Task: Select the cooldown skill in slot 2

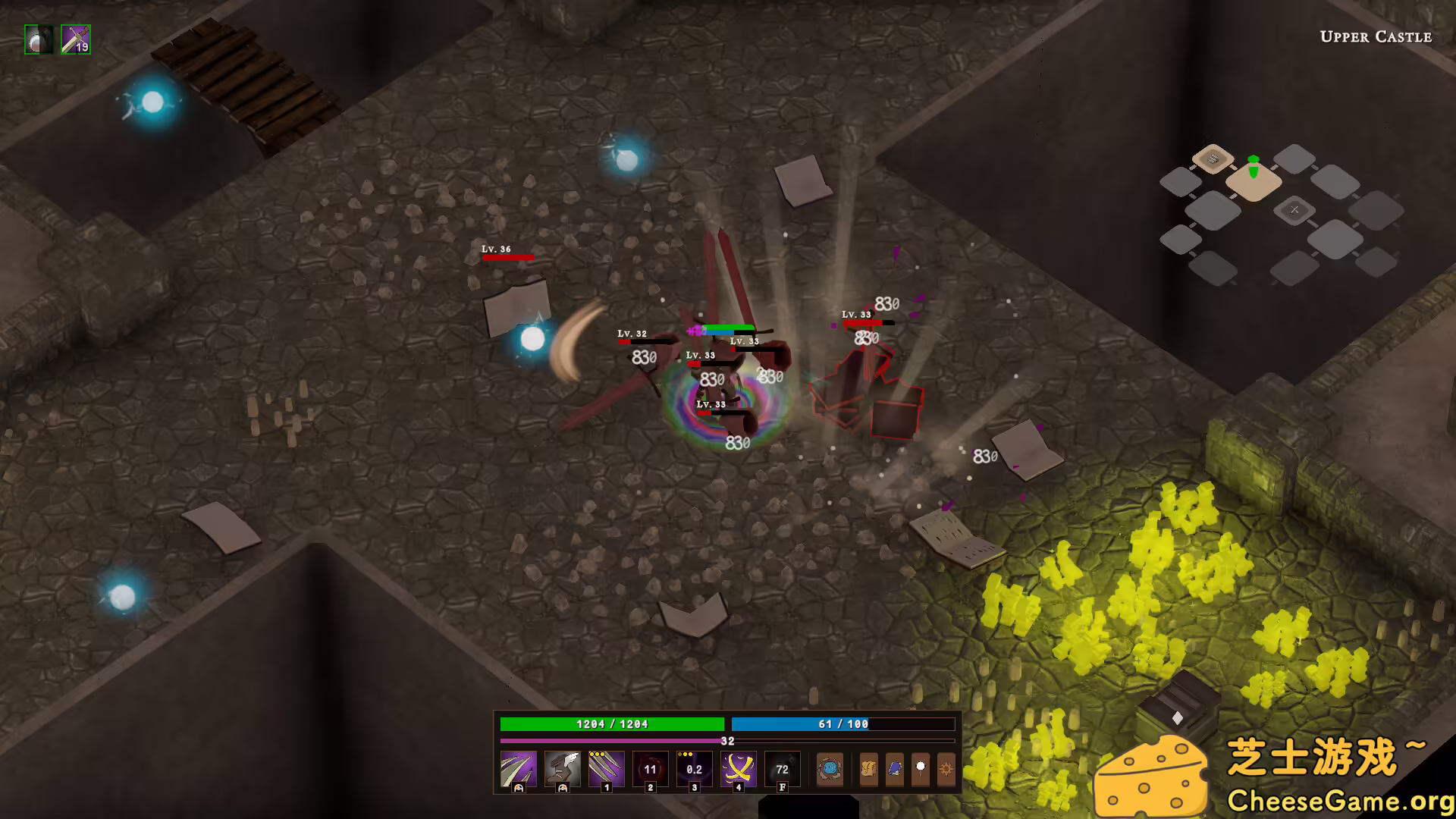Action: click(651, 769)
